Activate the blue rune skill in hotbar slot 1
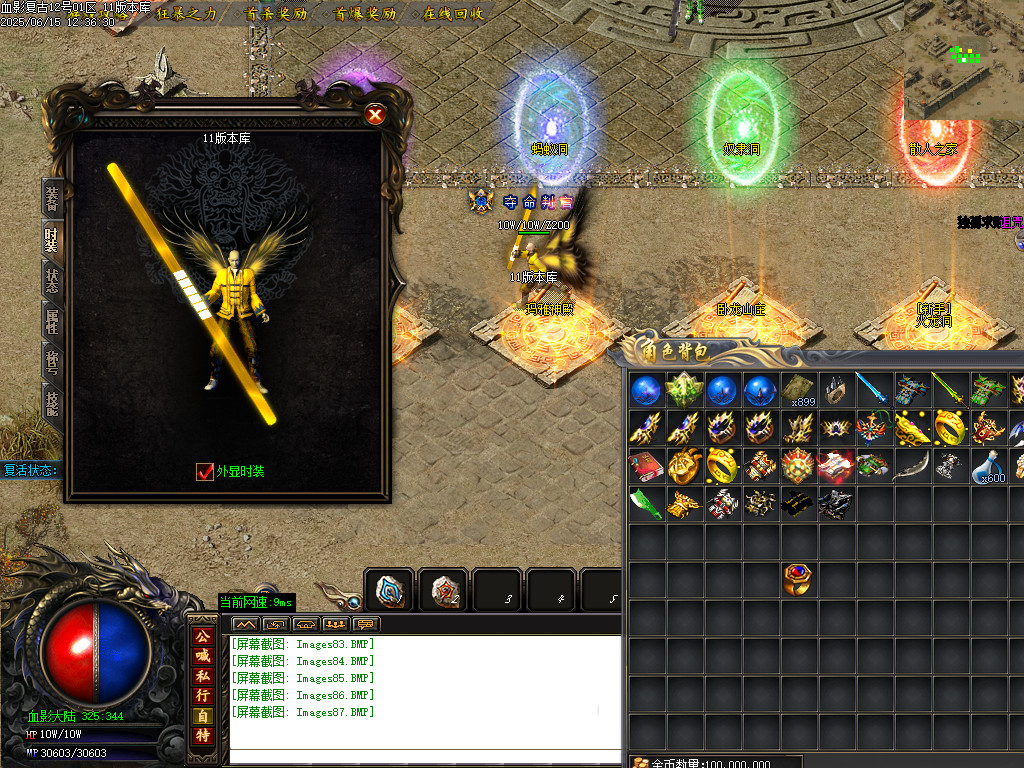This screenshot has width=1024, height=768. (x=389, y=591)
